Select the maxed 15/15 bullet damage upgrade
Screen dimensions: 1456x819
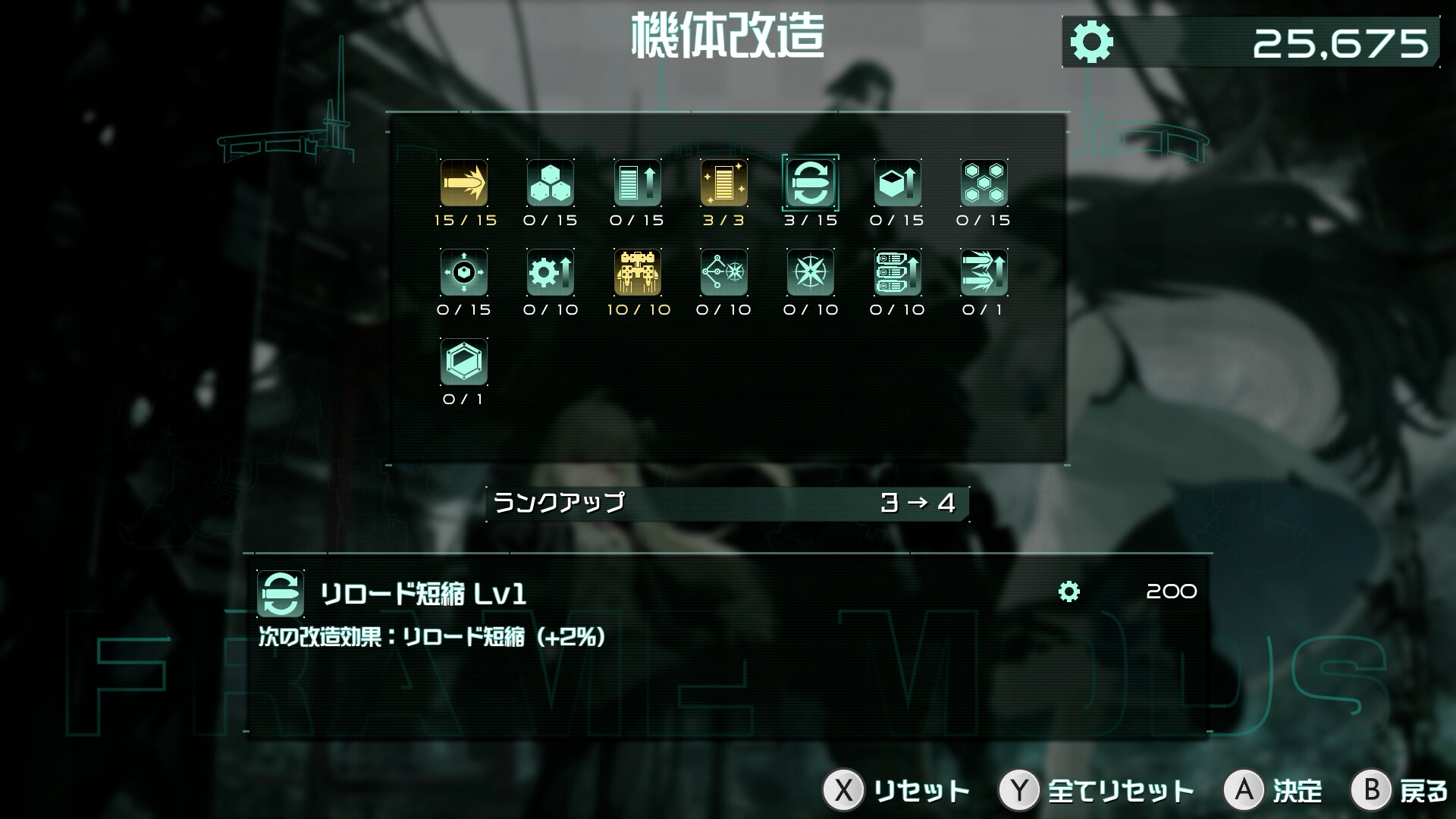[x=463, y=184]
